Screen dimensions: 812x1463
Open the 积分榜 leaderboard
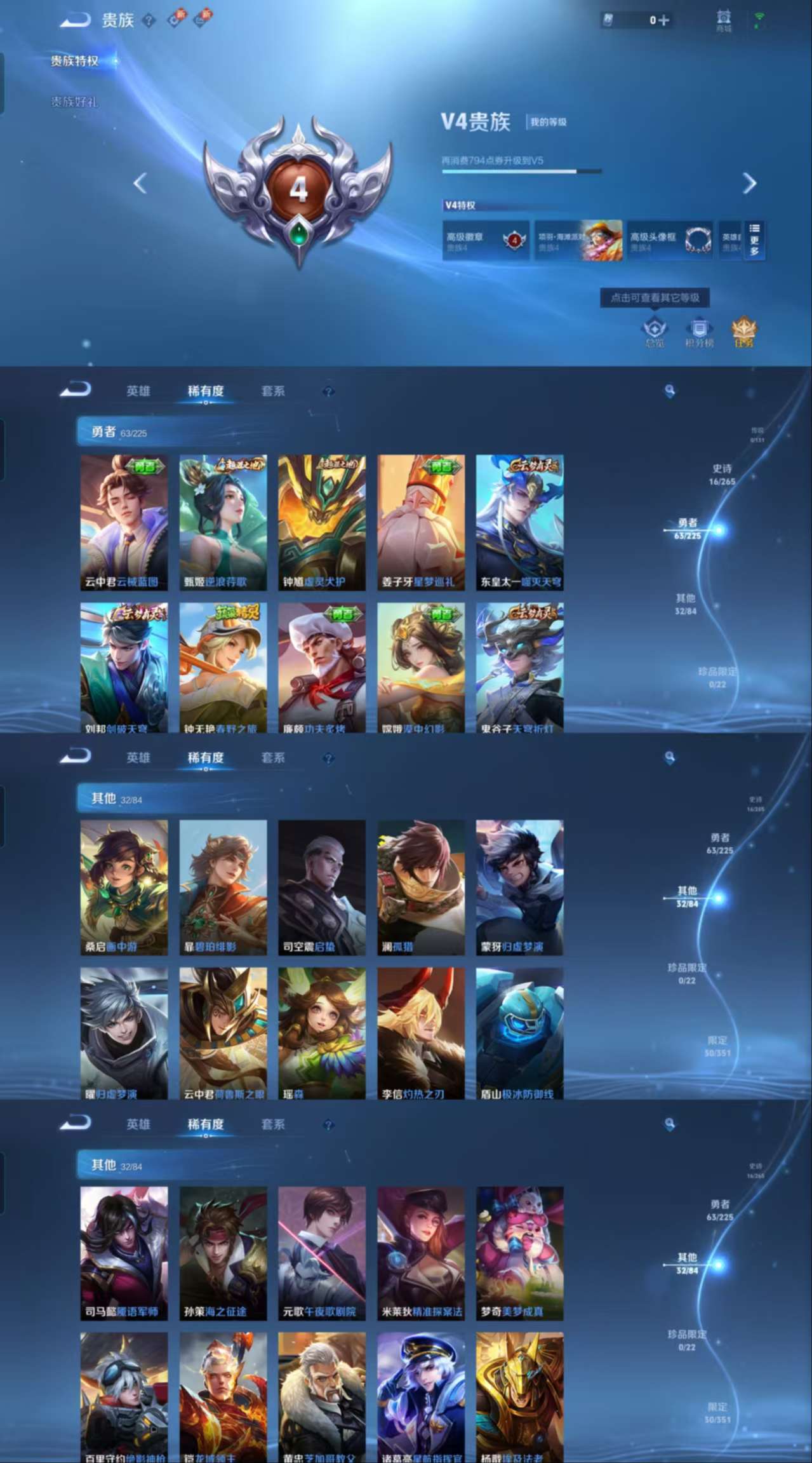[x=699, y=331]
